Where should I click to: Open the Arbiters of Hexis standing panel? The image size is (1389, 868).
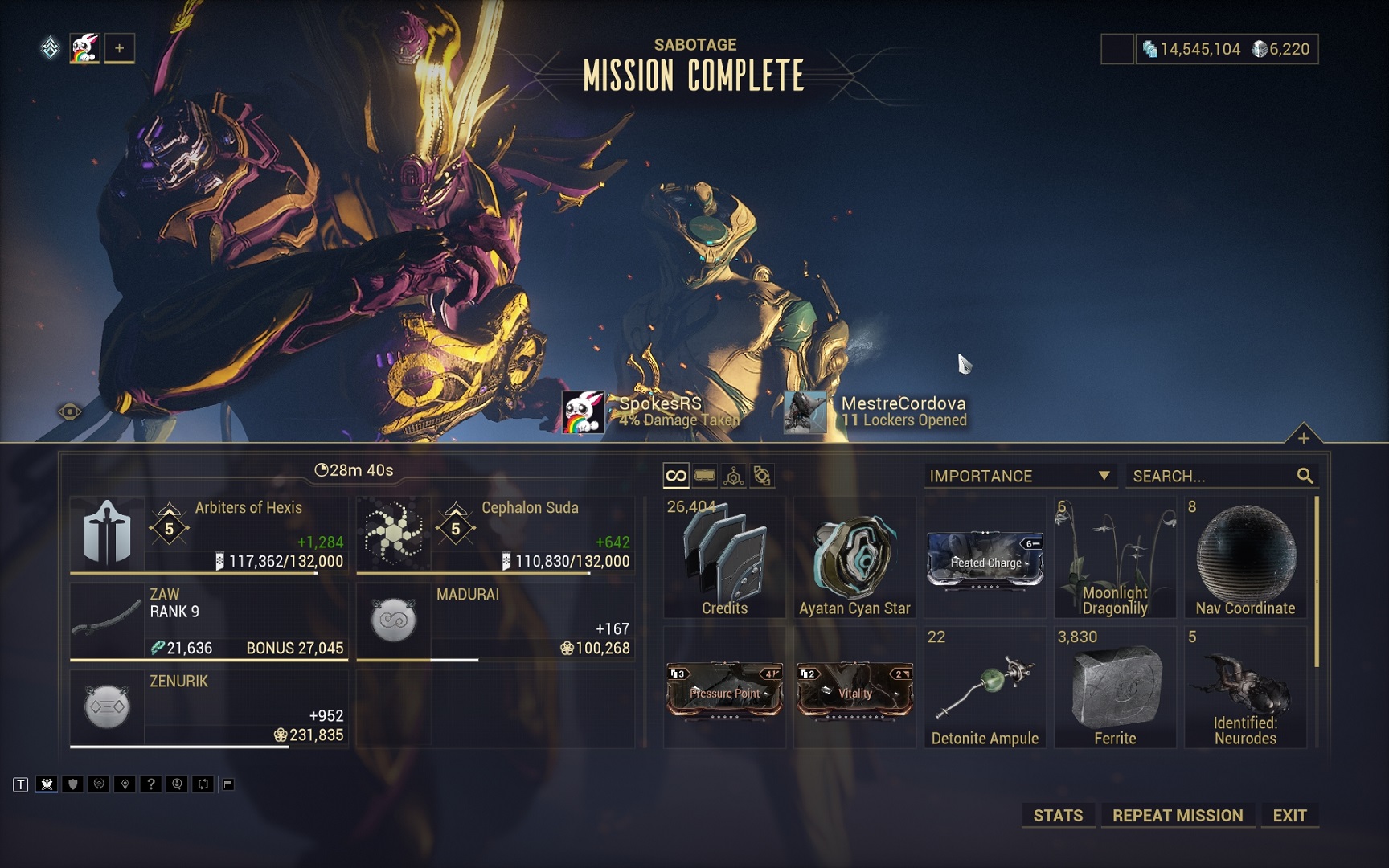209,534
